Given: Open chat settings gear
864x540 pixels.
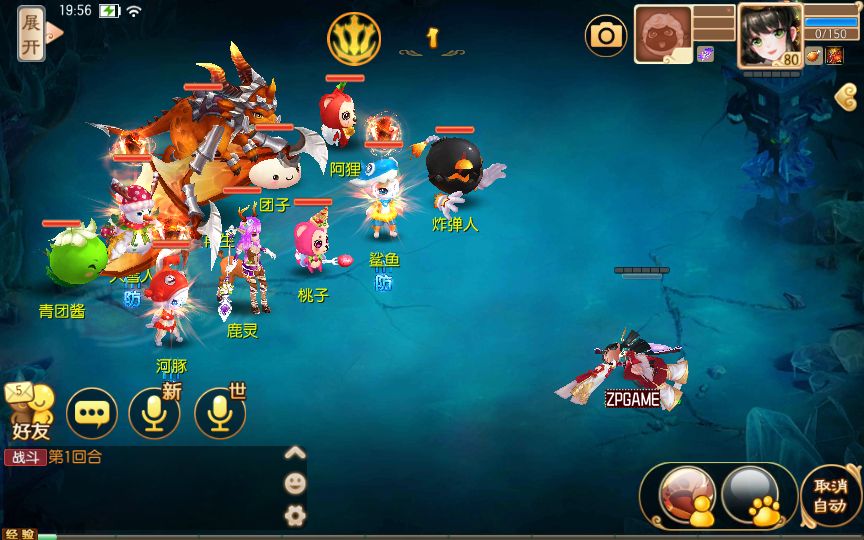Looking at the screenshot, I should 294,515.
